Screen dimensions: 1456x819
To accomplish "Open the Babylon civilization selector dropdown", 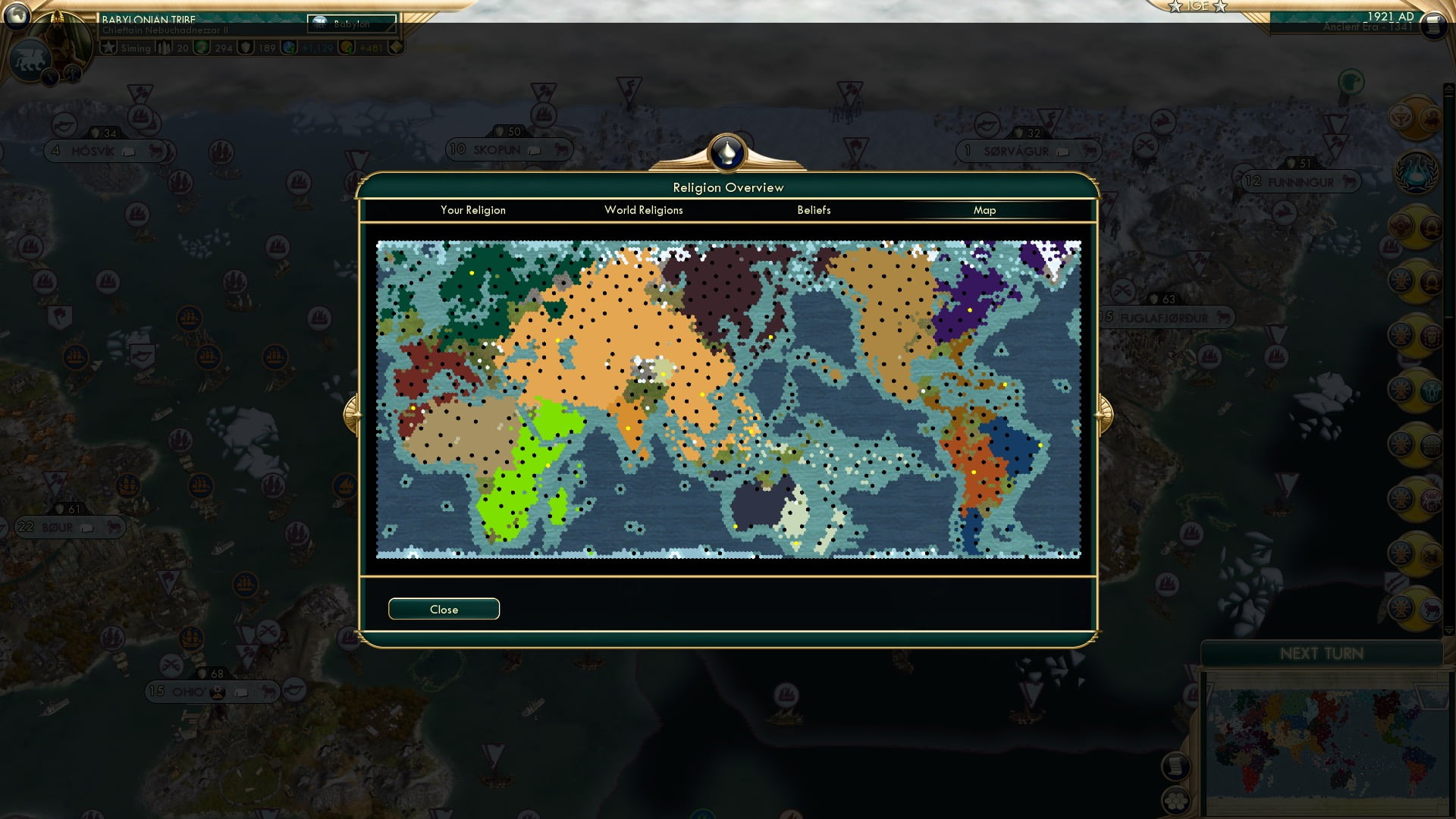I will 352,24.
